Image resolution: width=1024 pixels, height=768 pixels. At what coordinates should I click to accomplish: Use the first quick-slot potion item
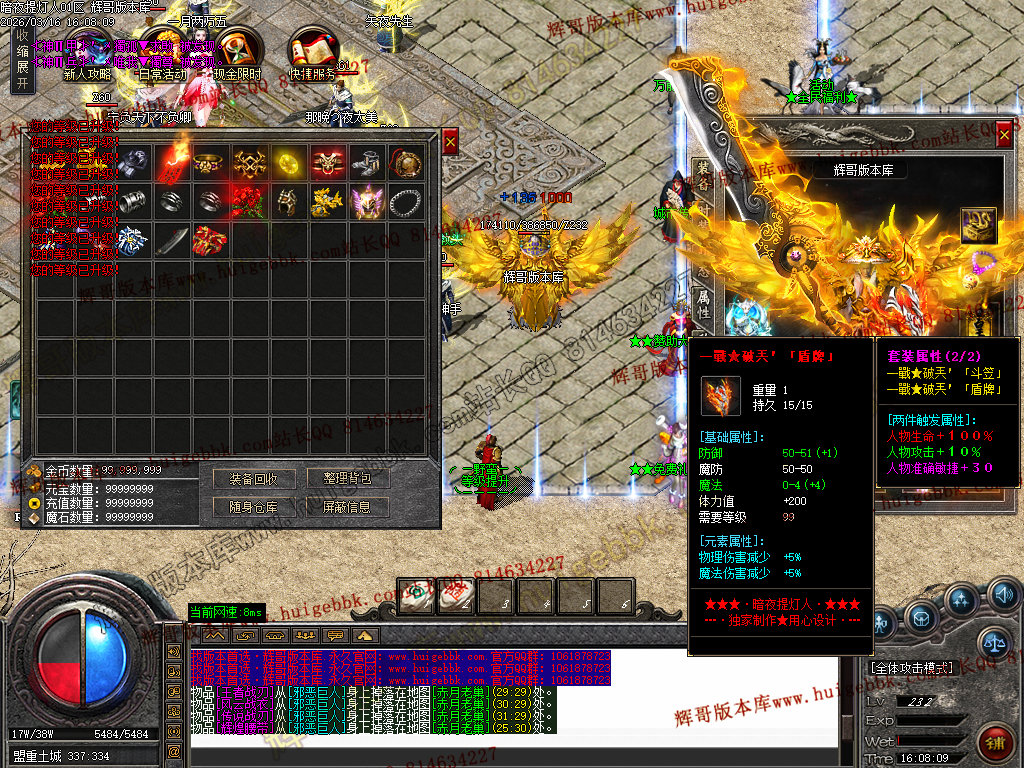pos(417,596)
